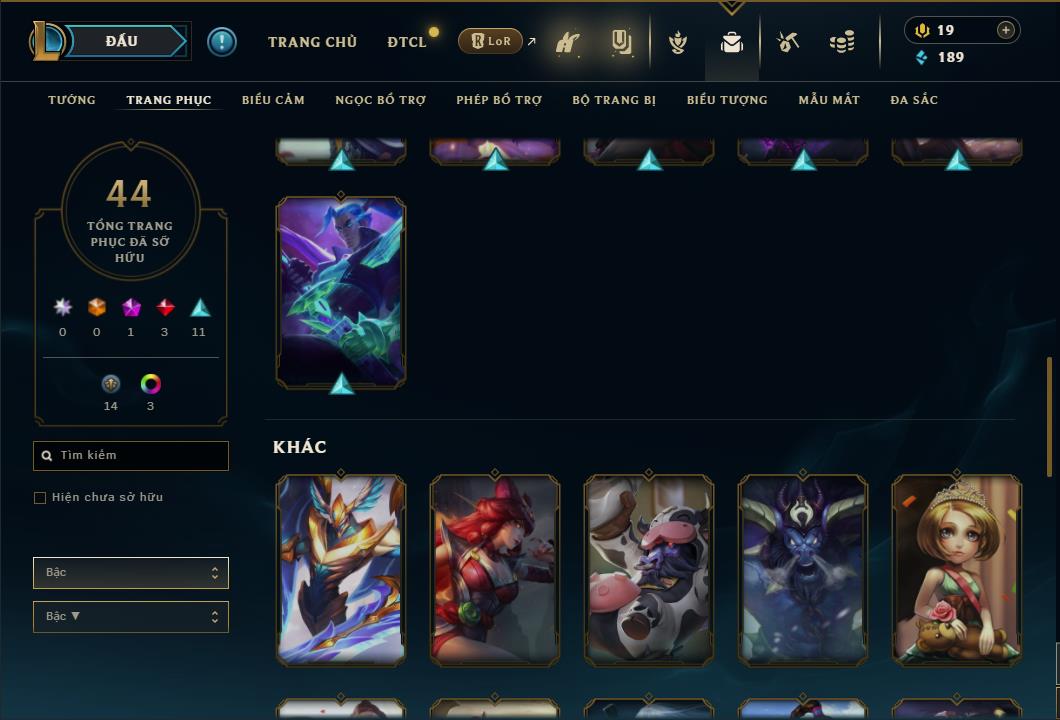Select the cow costume skin card
The width and height of the screenshot is (1060, 720).
click(x=649, y=570)
